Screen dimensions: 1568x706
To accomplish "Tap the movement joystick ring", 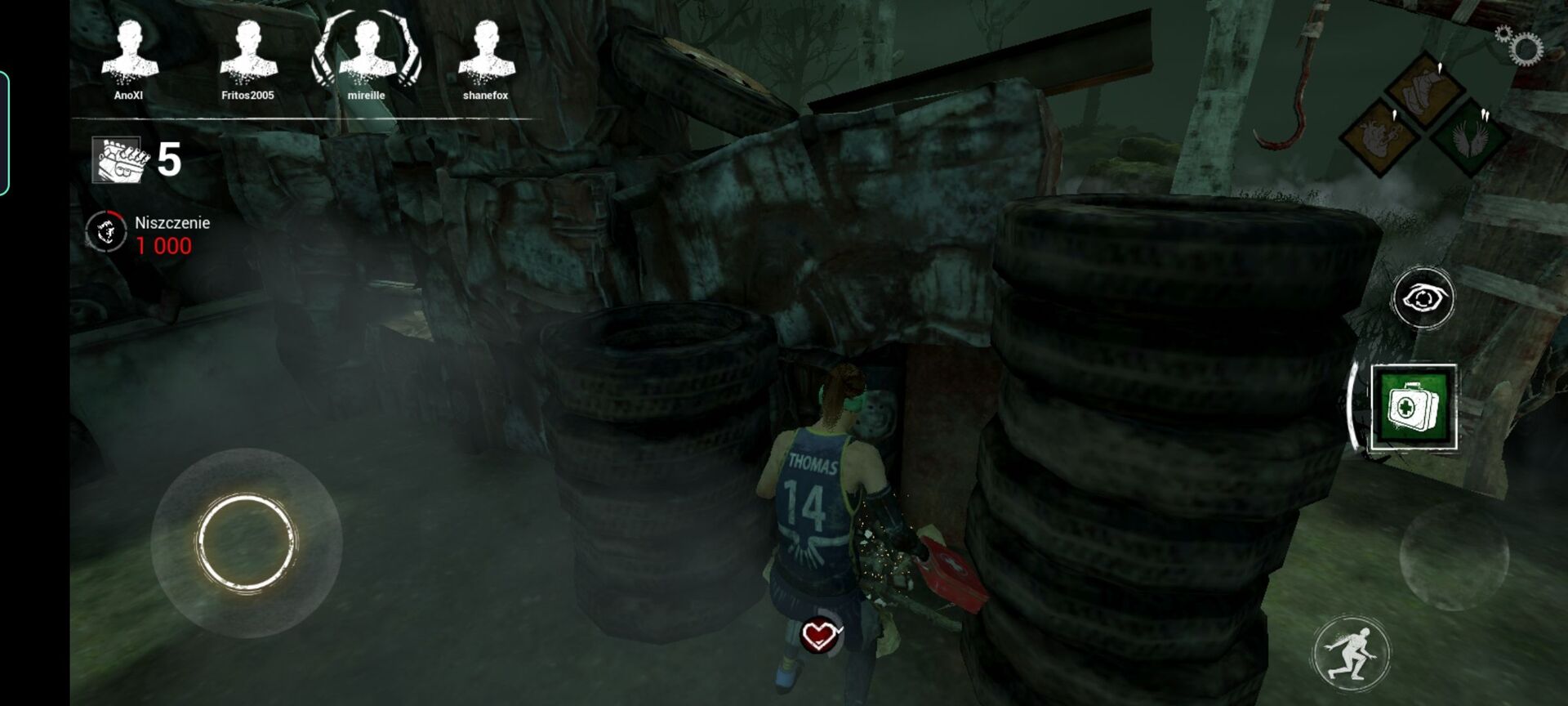I will [246, 542].
